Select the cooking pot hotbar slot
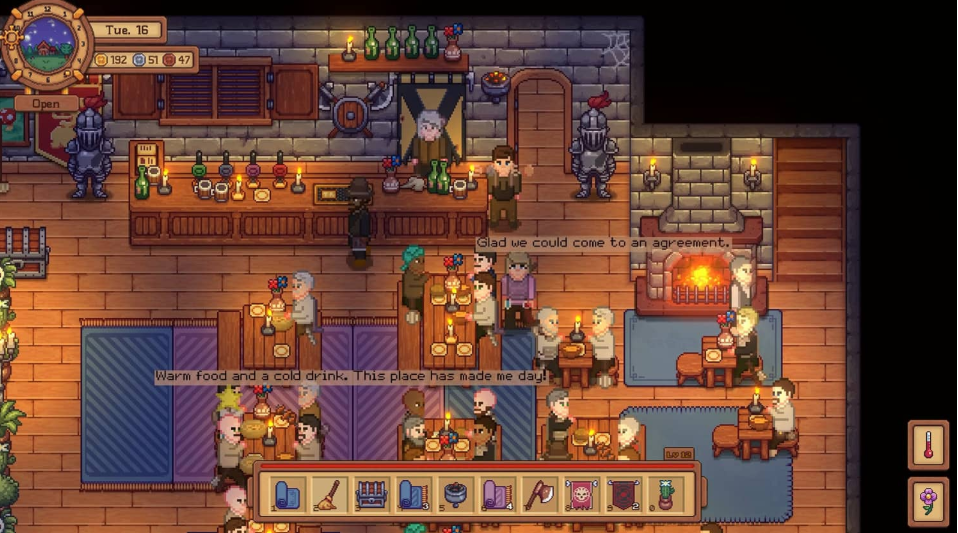The image size is (958, 533). click(x=455, y=494)
